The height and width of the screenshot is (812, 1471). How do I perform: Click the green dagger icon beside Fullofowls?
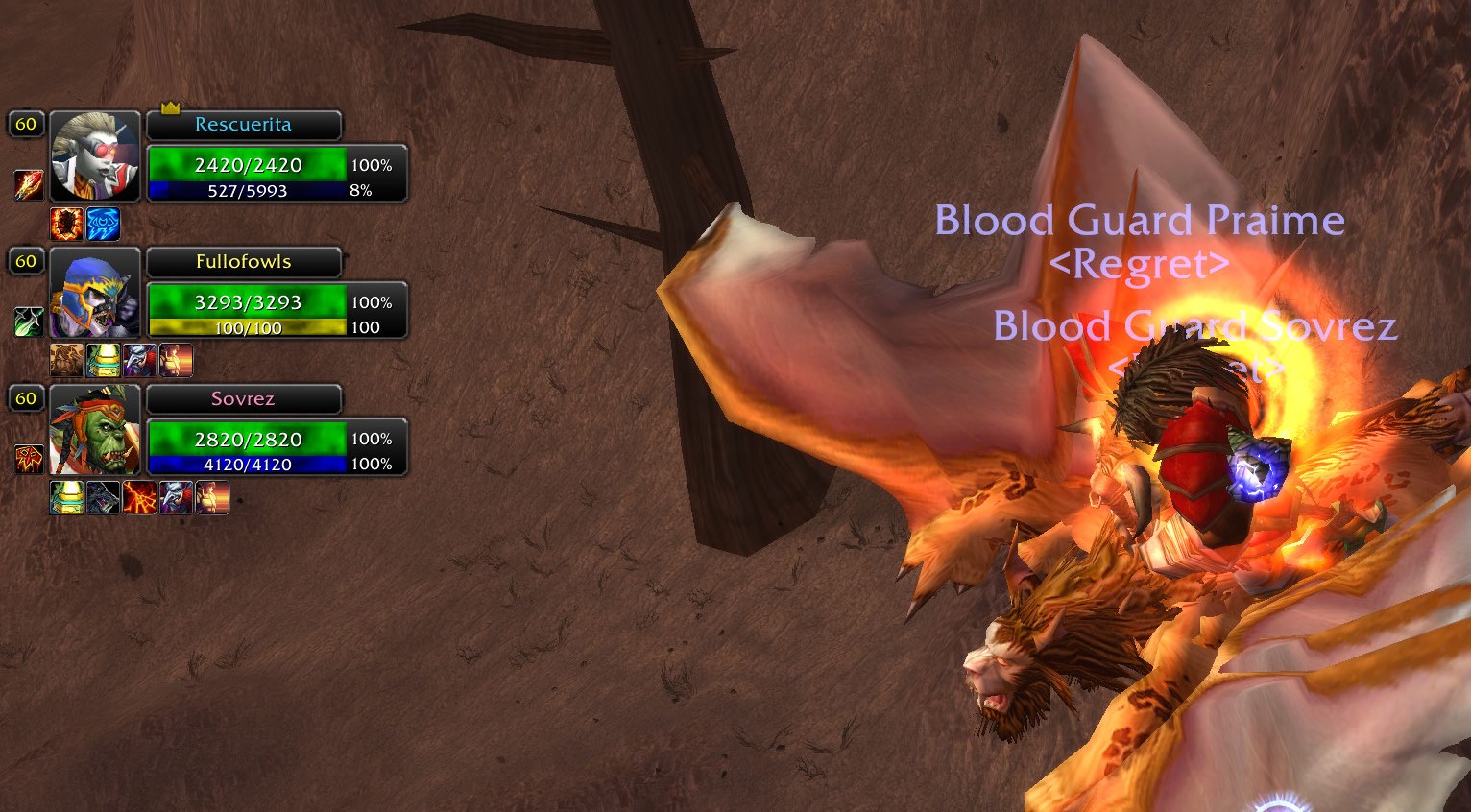tap(28, 322)
